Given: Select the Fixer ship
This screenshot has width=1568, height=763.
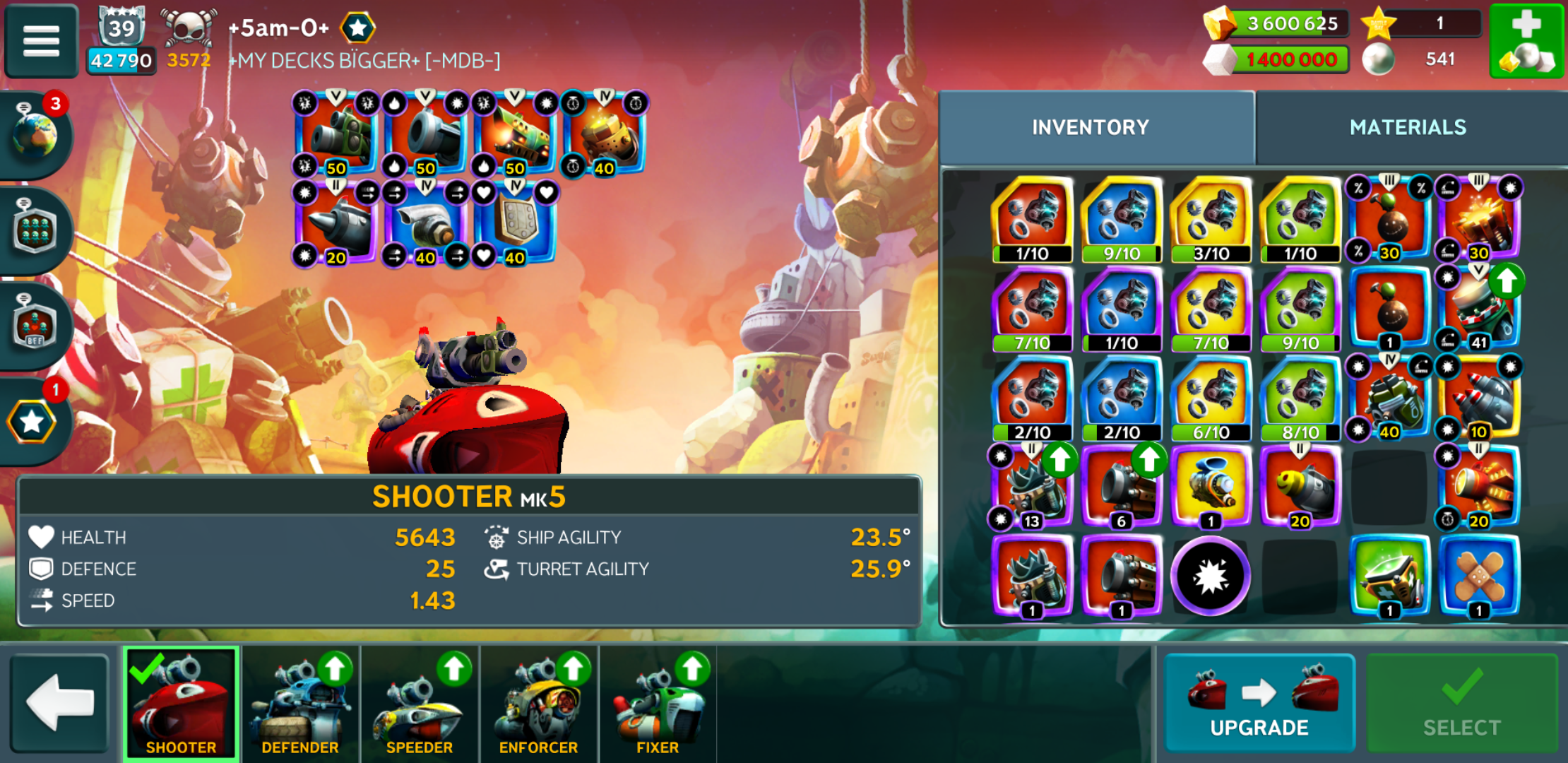Looking at the screenshot, I should pos(658,703).
